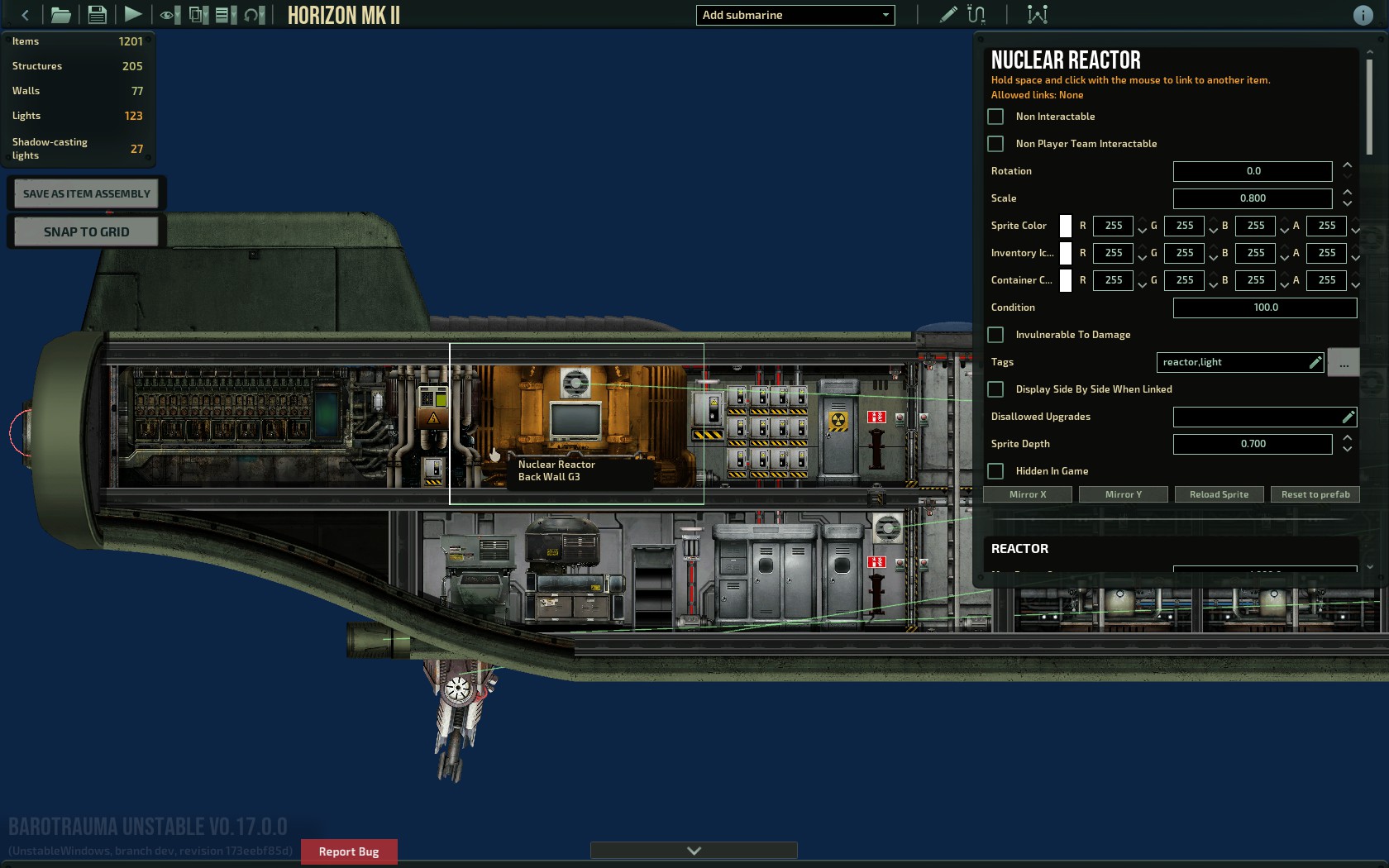The width and height of the screenshot is (1389, 868).
Task: Report a bug
Action: coord(349,851)
